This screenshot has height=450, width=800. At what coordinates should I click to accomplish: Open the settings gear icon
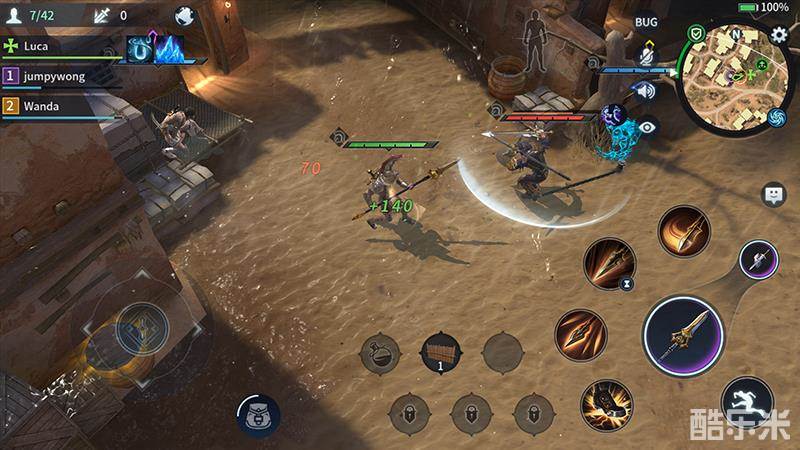tap(780, 35)
